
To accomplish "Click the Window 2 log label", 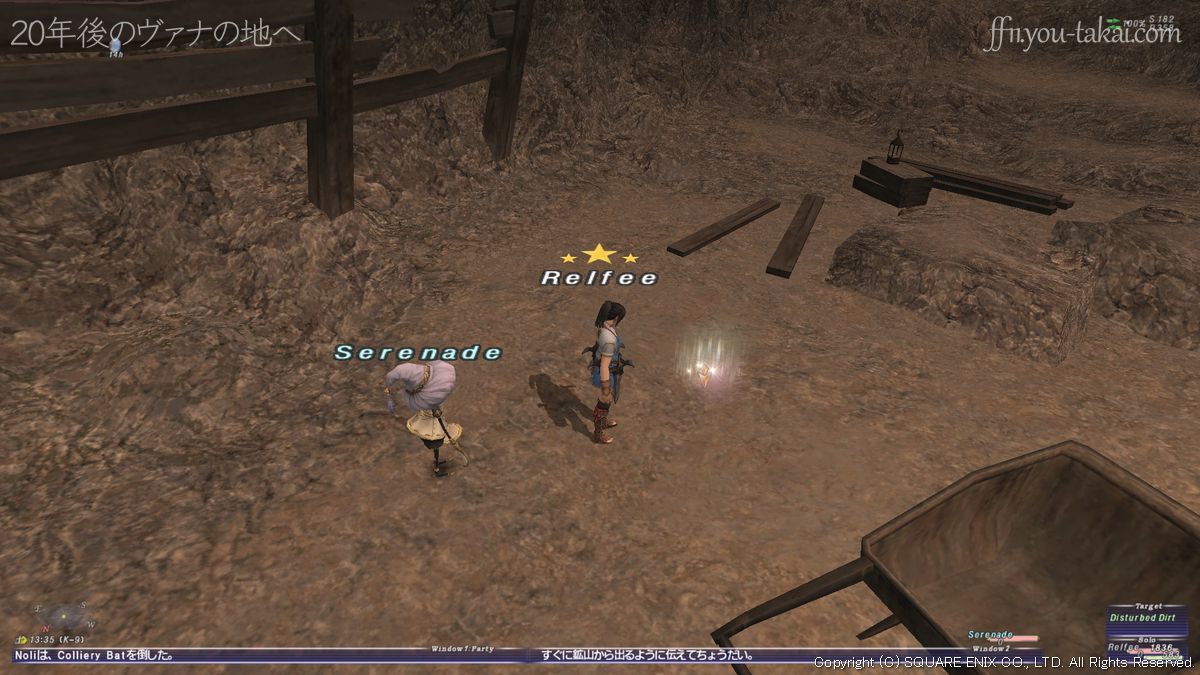I will [x=992, y=649].
